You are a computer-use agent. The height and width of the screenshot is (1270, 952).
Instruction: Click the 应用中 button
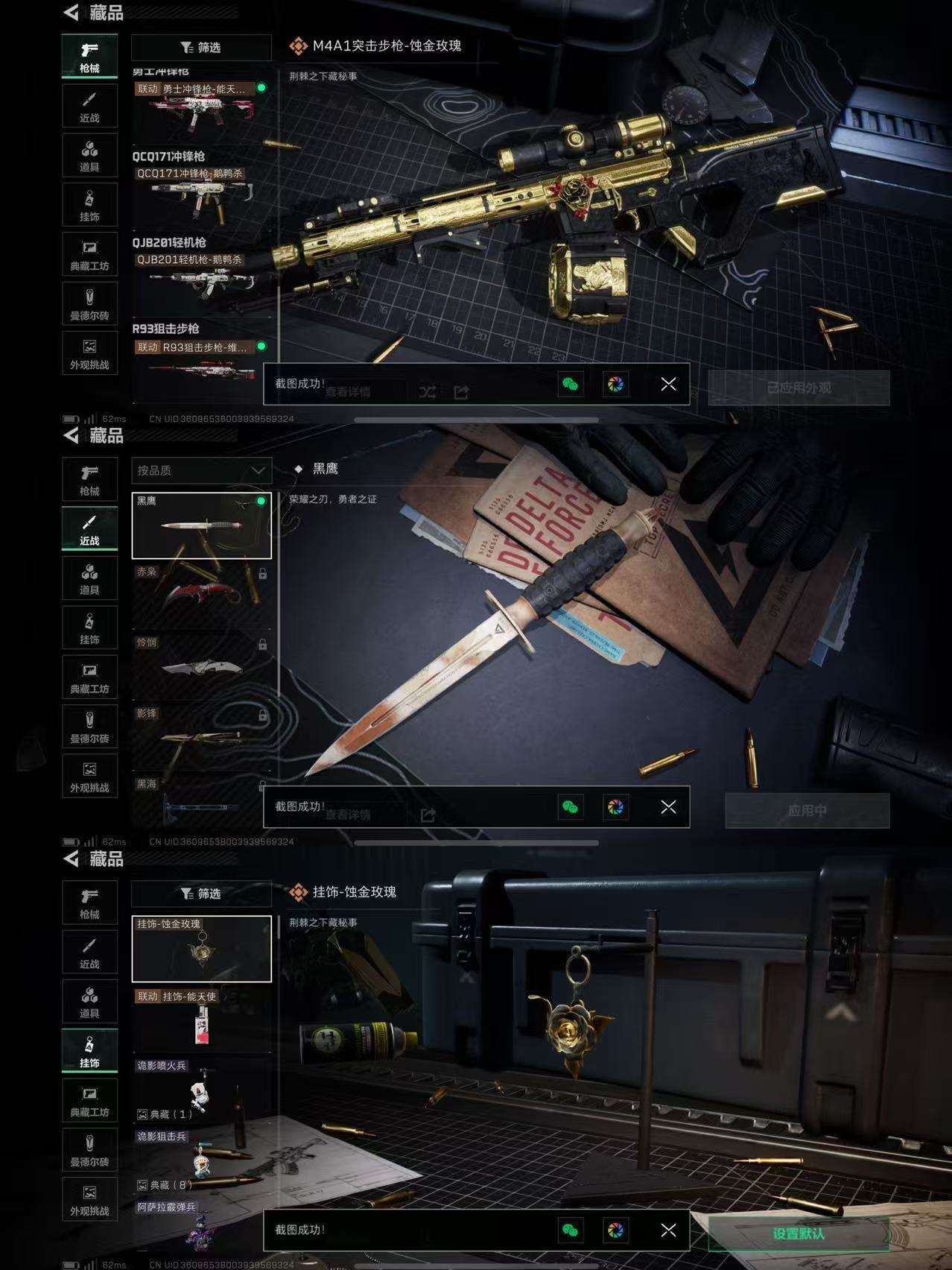[x=807, y=810]
